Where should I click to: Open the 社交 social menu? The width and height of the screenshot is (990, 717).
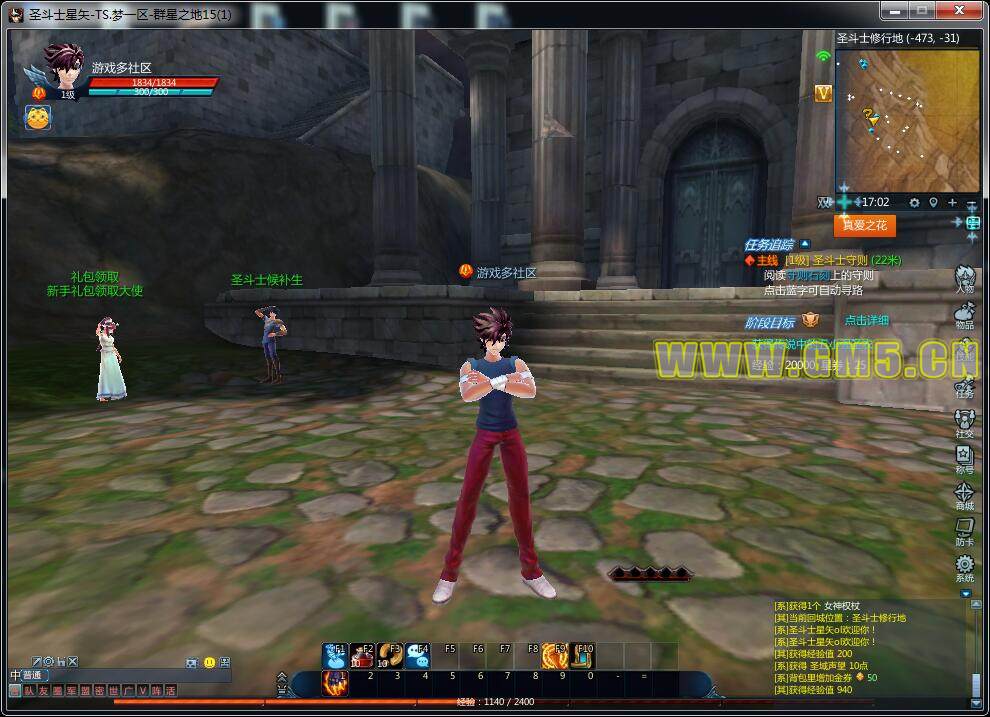[x=964, y=423]
